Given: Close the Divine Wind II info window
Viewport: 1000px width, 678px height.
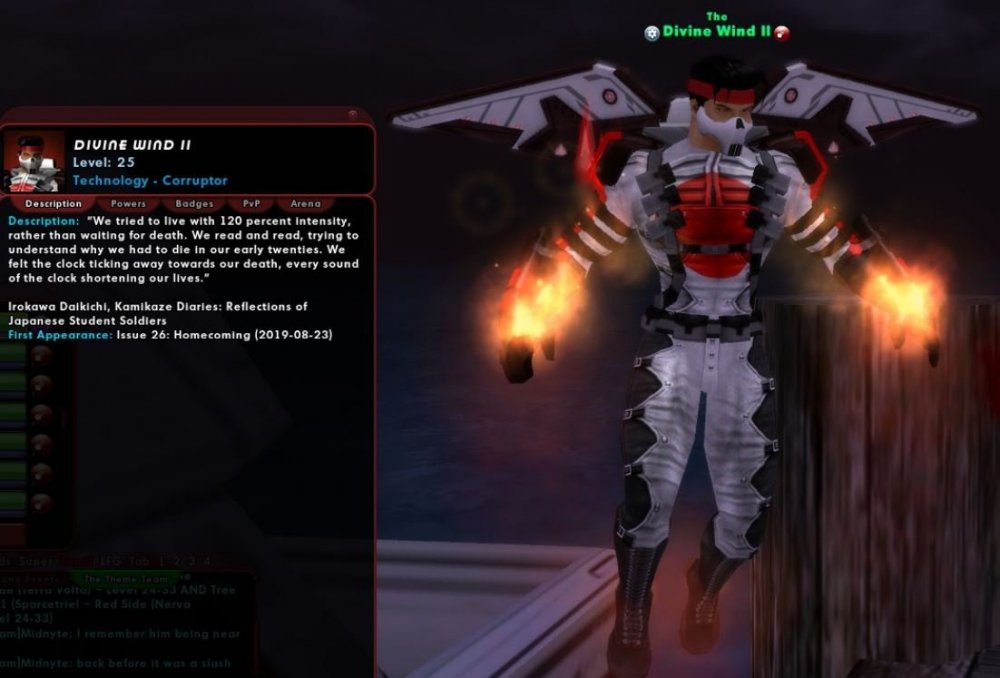Looking at the screenshot, I should (352, 115).
